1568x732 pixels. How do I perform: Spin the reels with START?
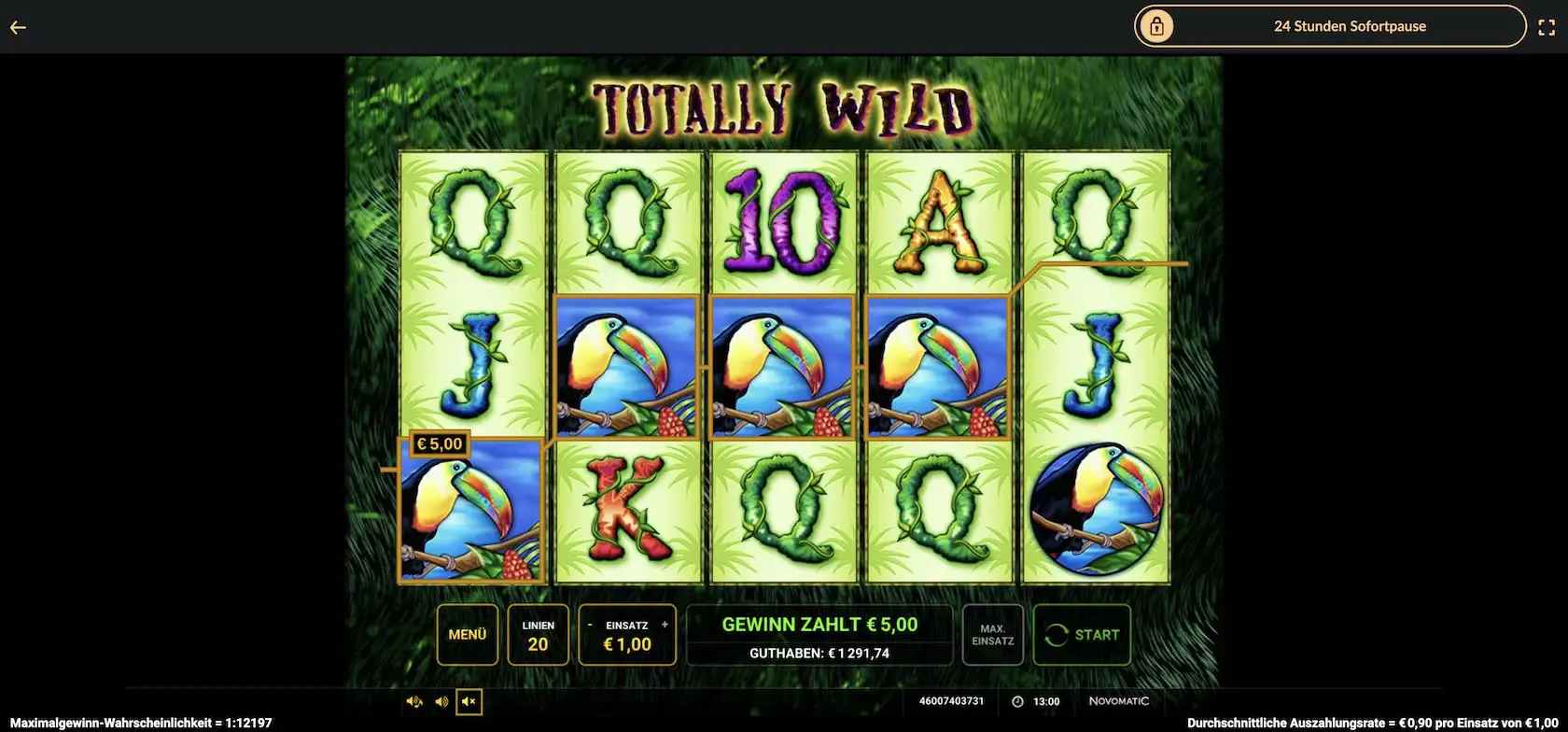click(x=1082, y=635)
